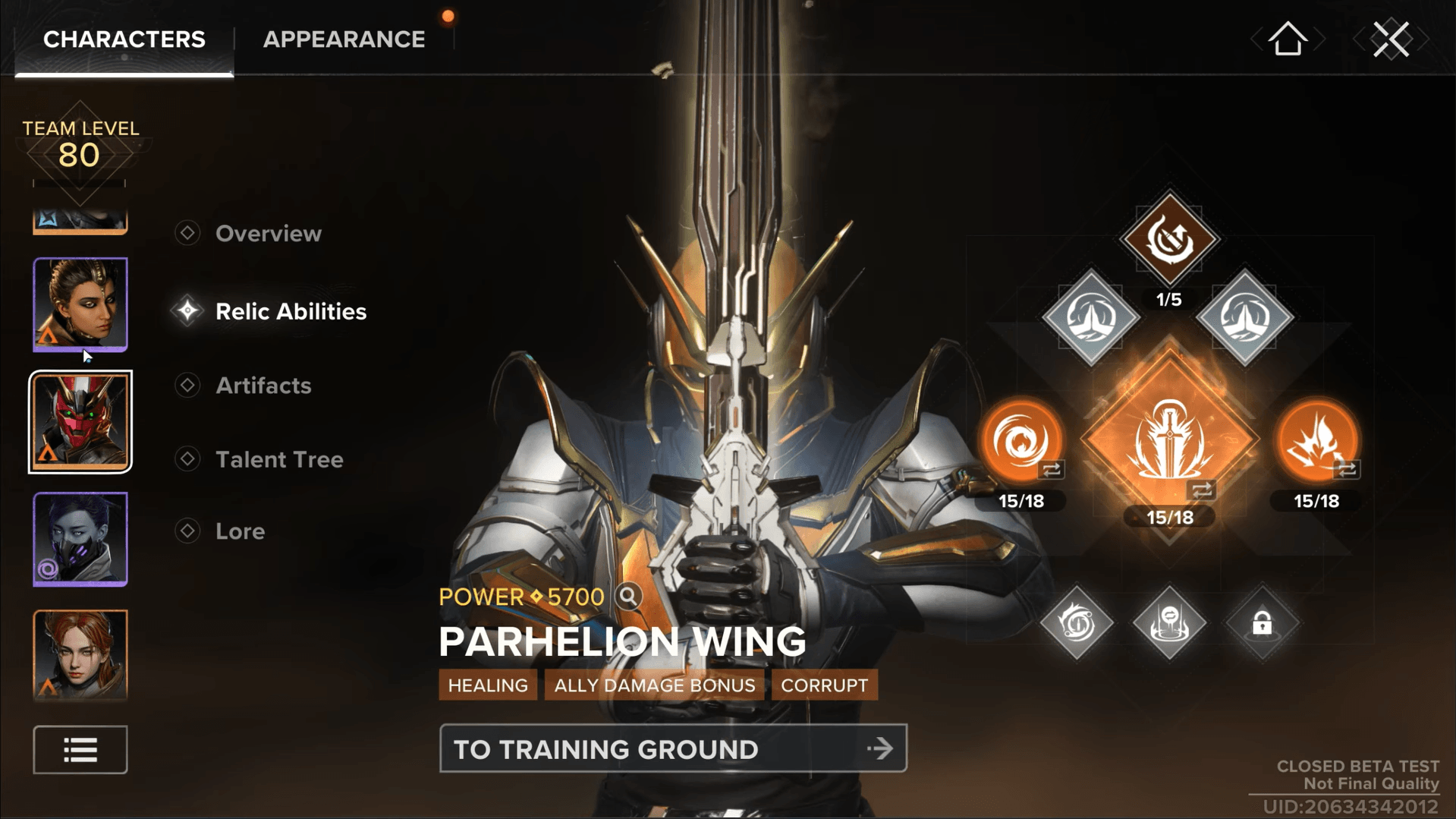1456x819 pixels.
Task: Select Relic Abilities in the side menu
Action: coord(291,311)
